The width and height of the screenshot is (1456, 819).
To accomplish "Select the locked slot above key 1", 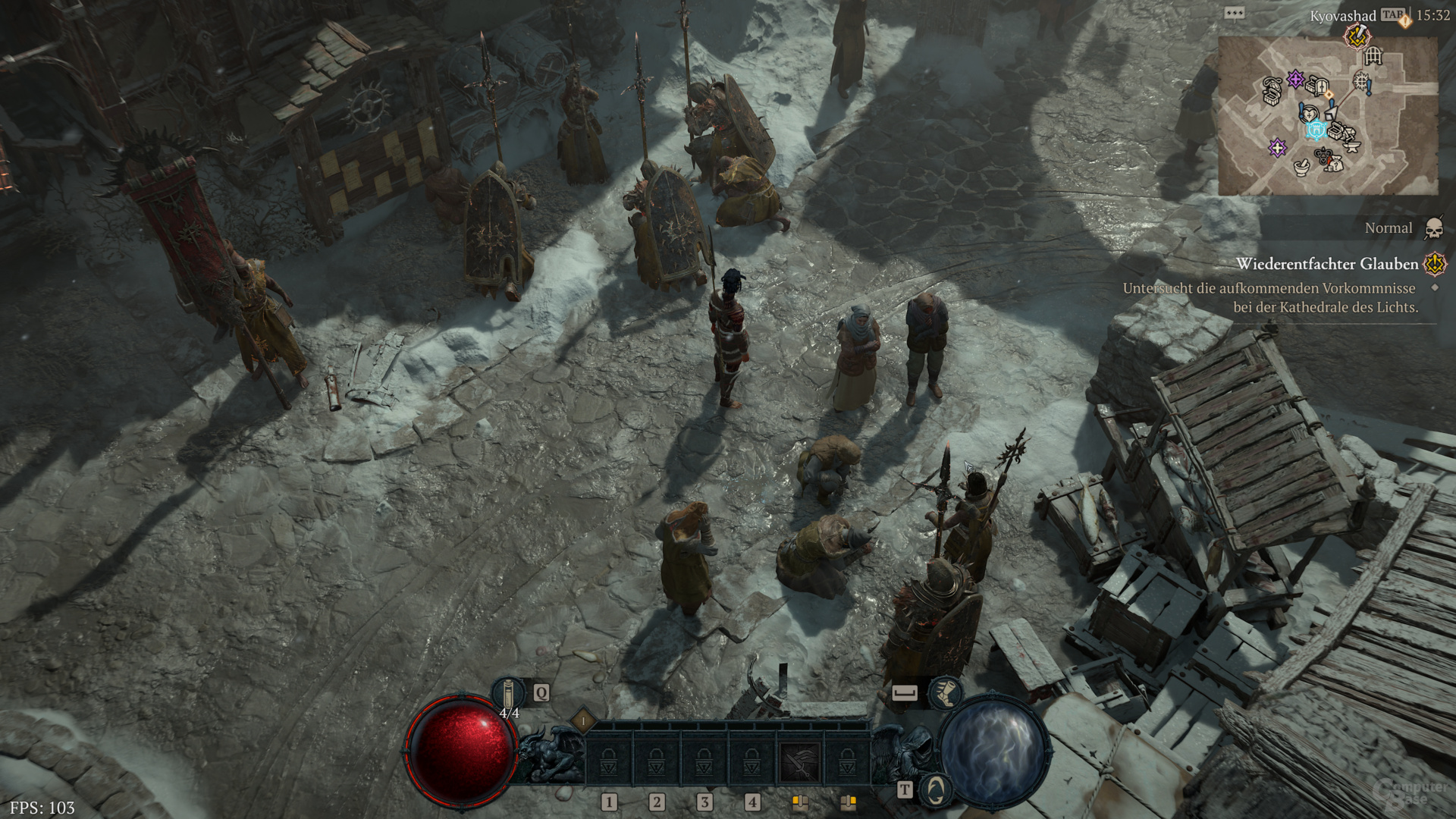I will [609, 761].
